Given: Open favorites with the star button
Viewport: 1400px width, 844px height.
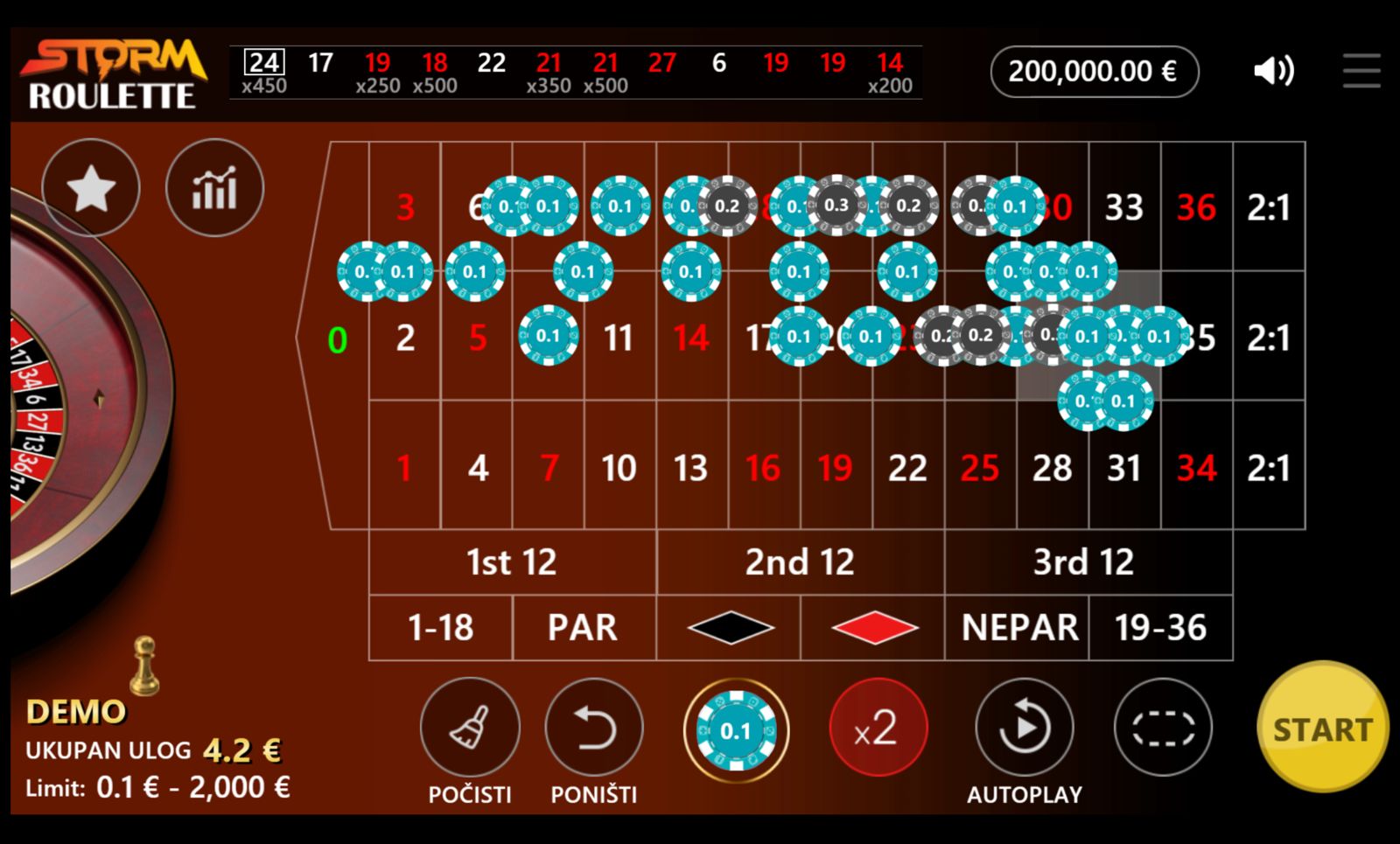Looking at the screenshot, I should point(91,188).
